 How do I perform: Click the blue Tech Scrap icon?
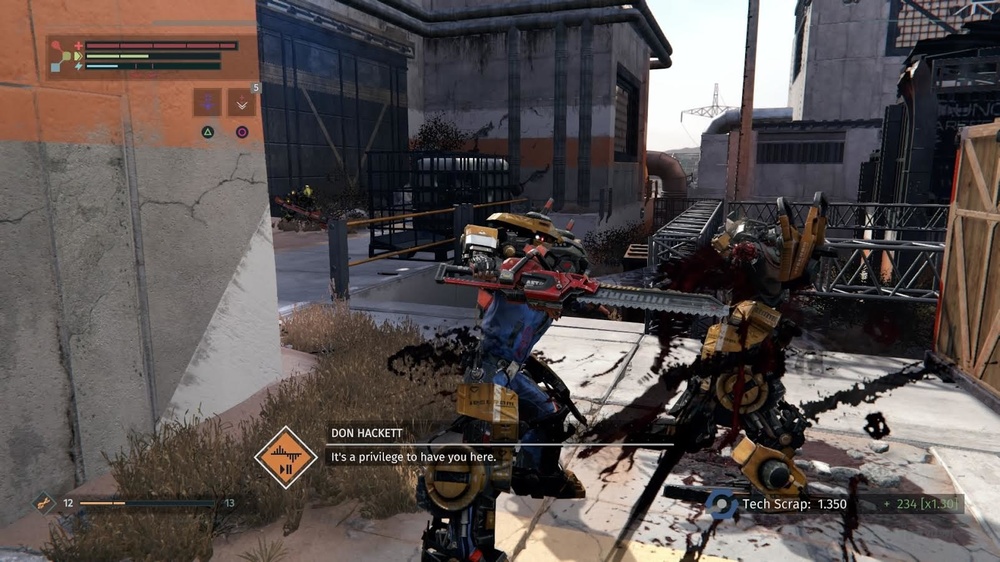coord(719,504)
